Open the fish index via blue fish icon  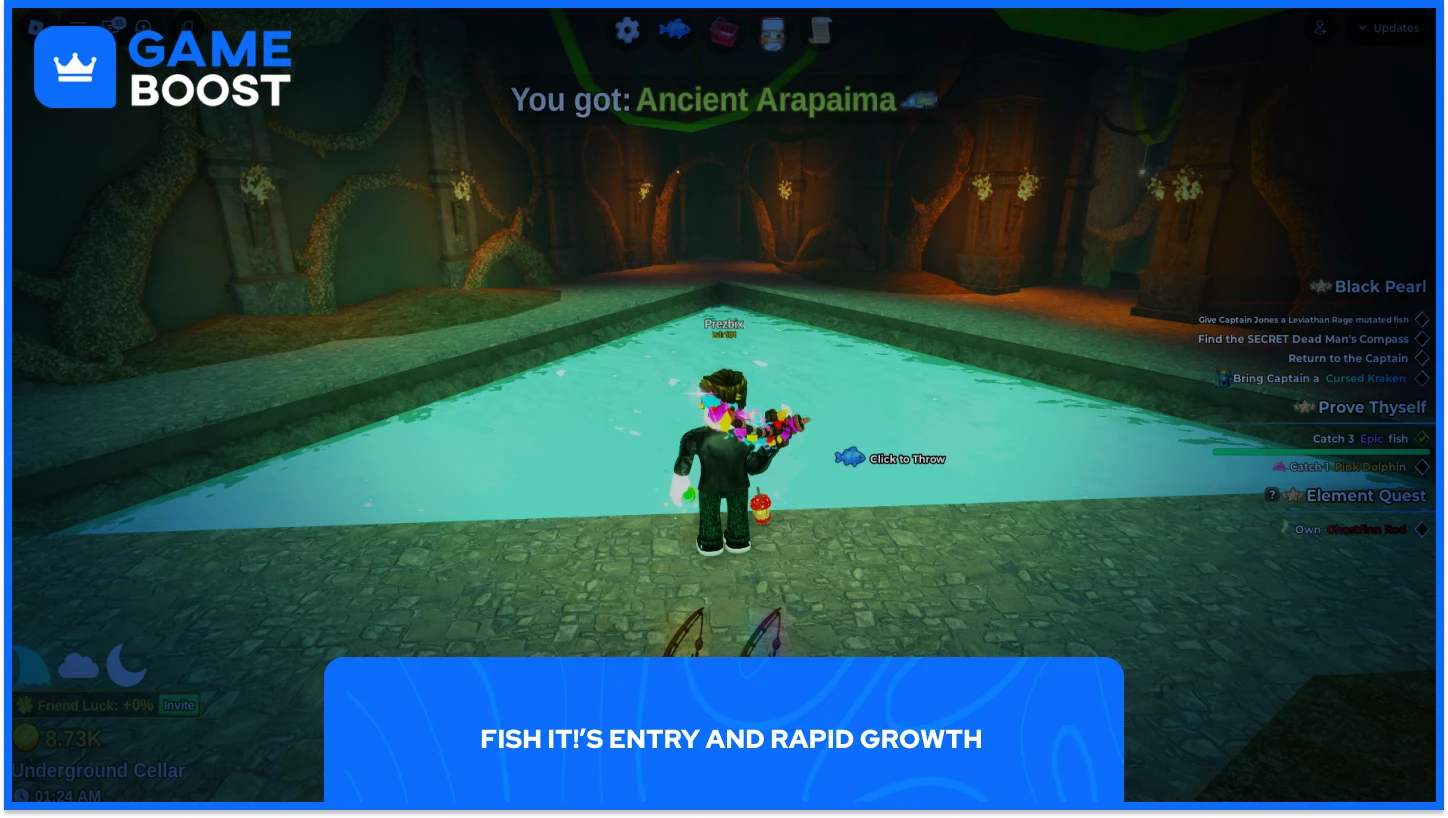pyautogui.click(x=673, y=30)
